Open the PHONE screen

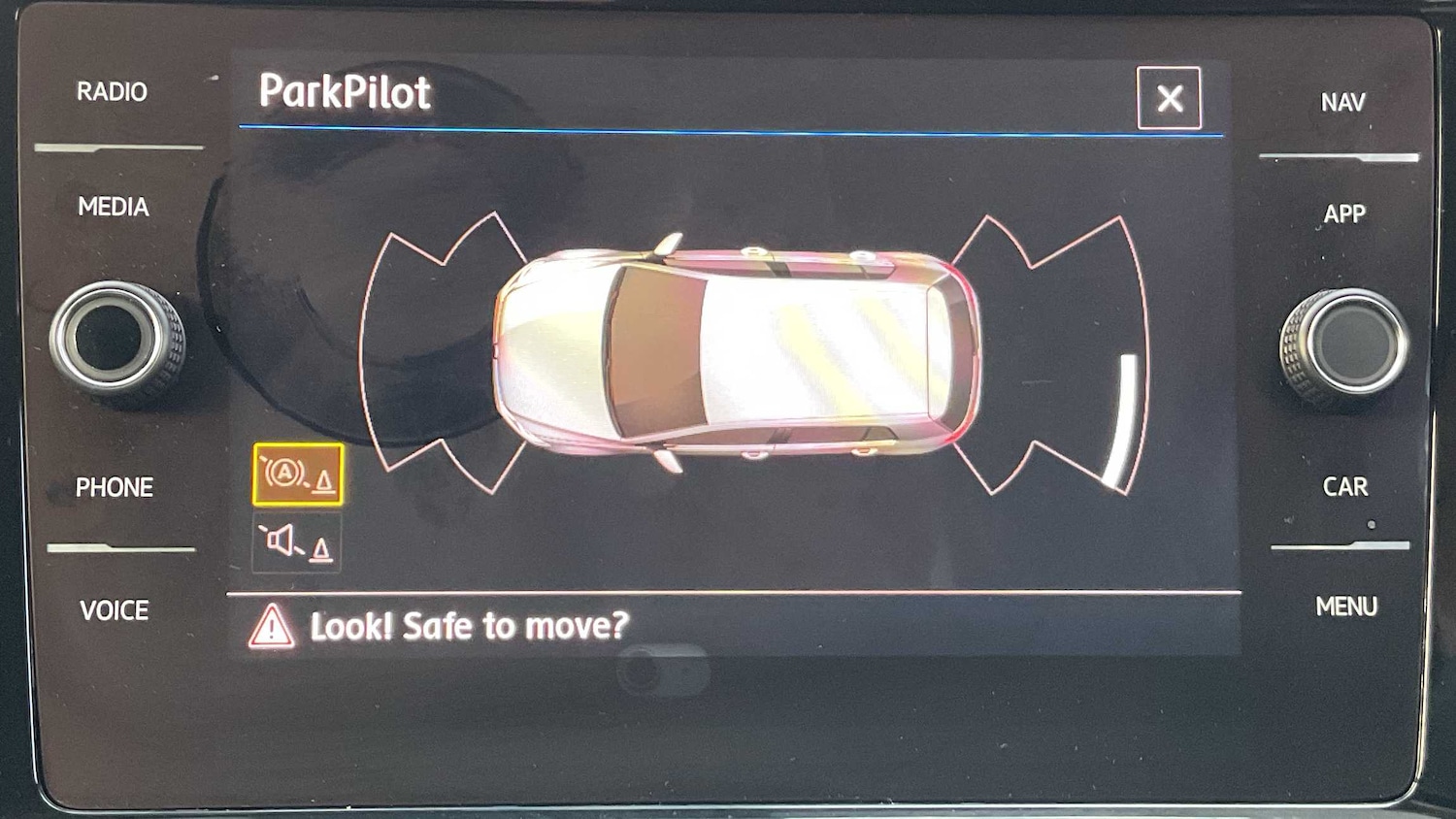115,487
